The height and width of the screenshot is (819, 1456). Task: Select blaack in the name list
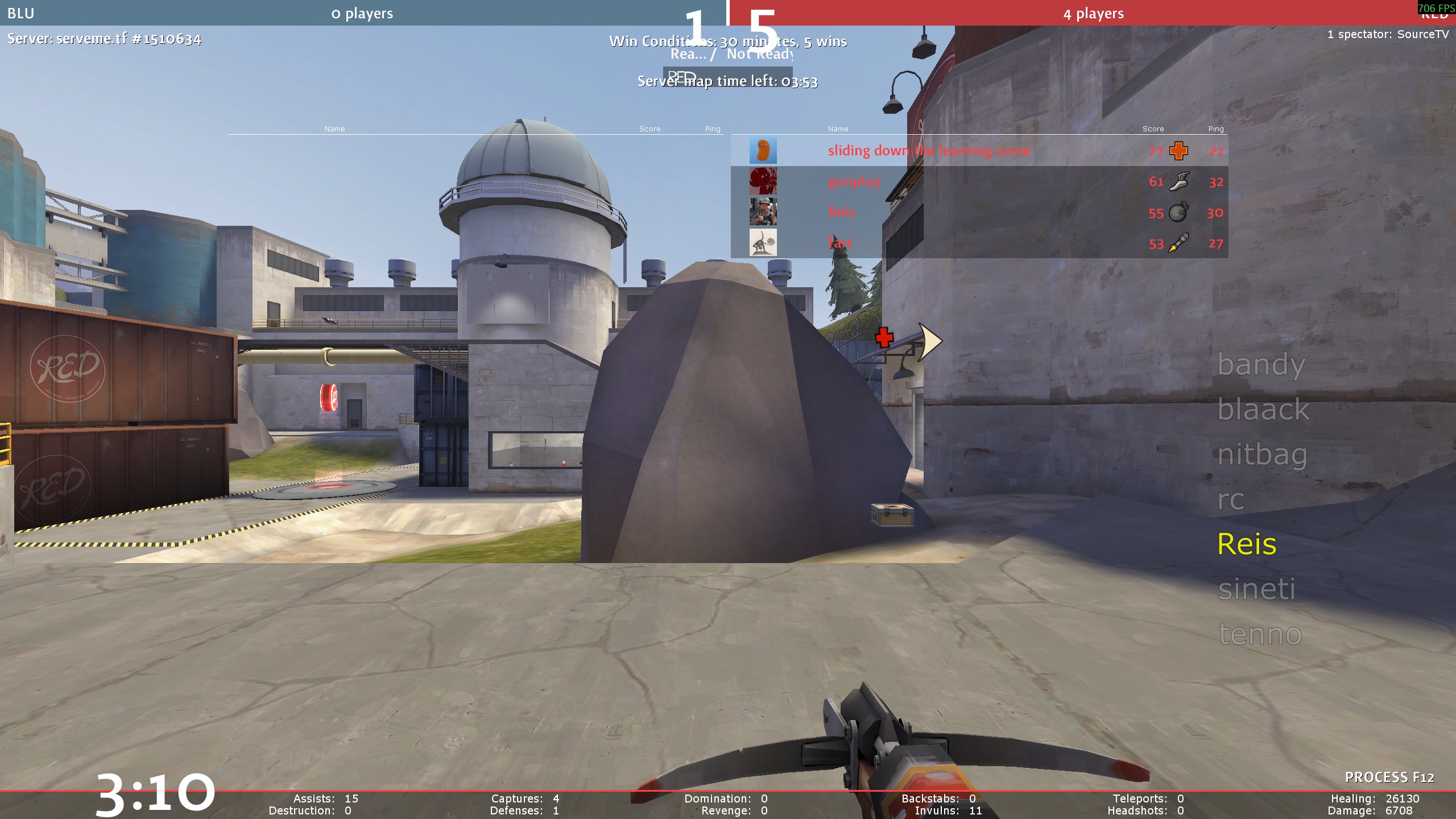coord(1263,409)
